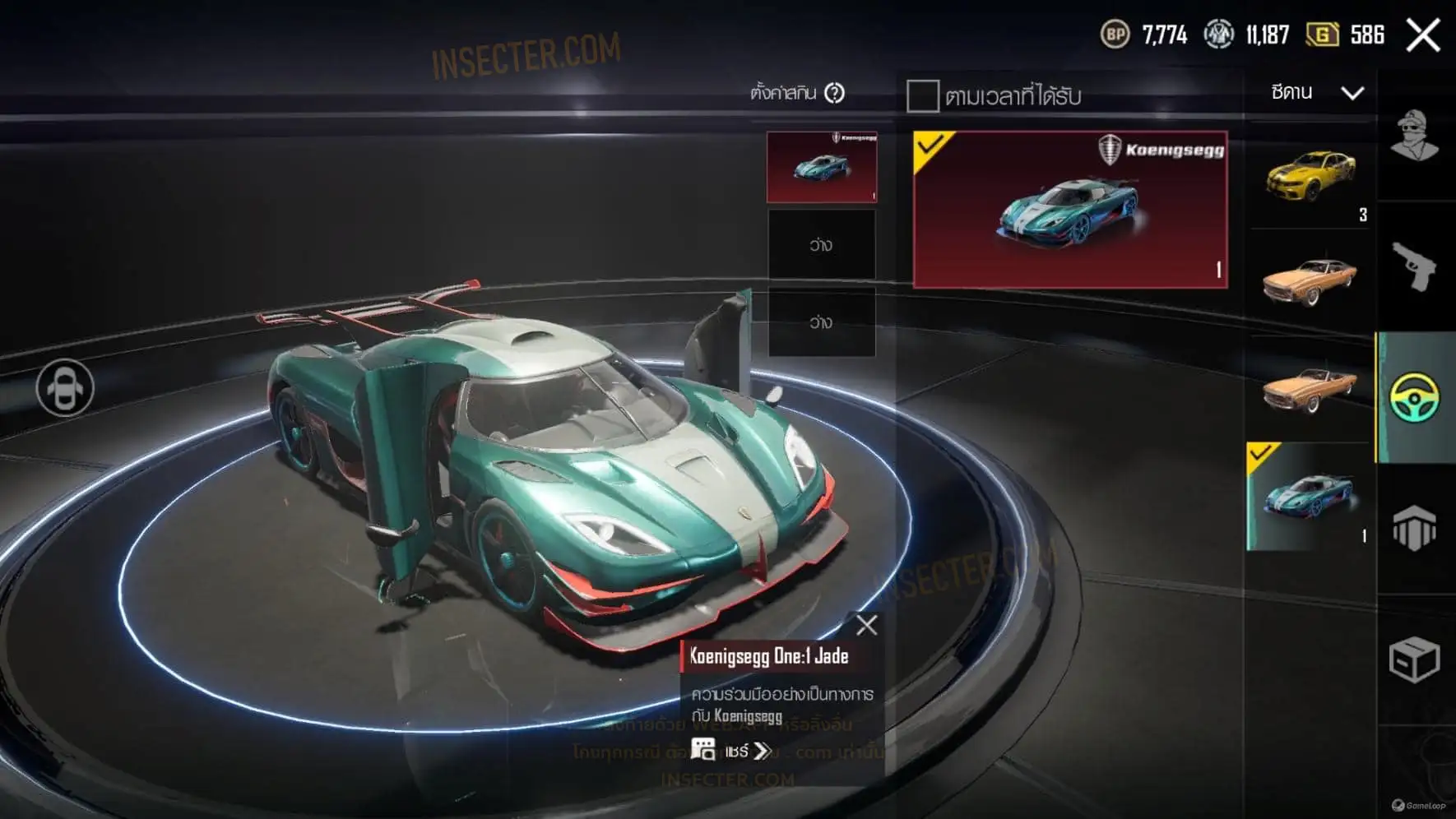Viewport: 1456px width, 819px height.
Task: Select the equipped Koenigsegg skin slot
Action: click(x=821, y=167)
